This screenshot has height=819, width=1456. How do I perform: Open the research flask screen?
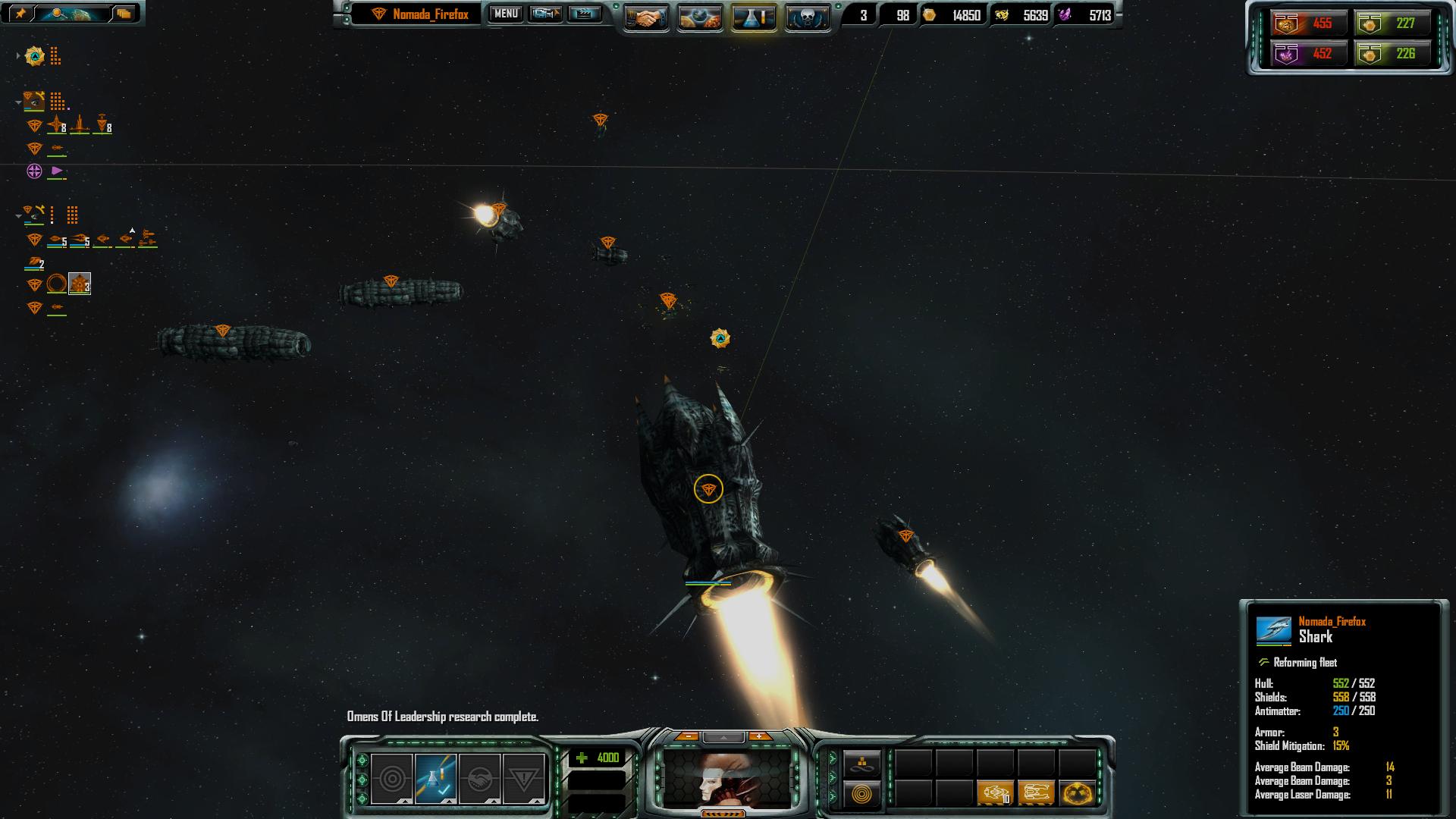[x=754, y=17]
